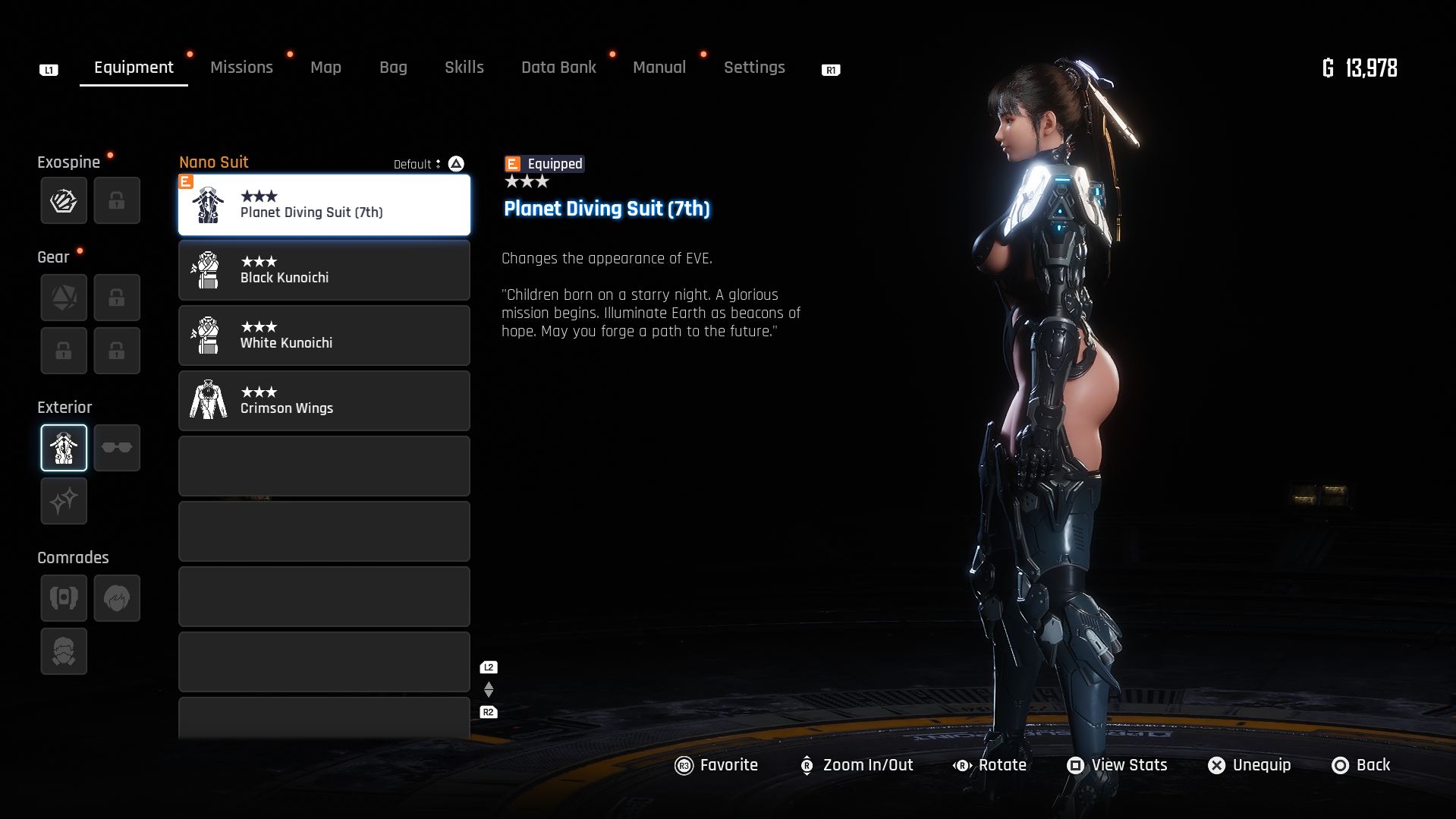The width and height of the screenshot is (1456, 819).
Task: Select the equipped Exospine slot
Action: coord(64,200)
